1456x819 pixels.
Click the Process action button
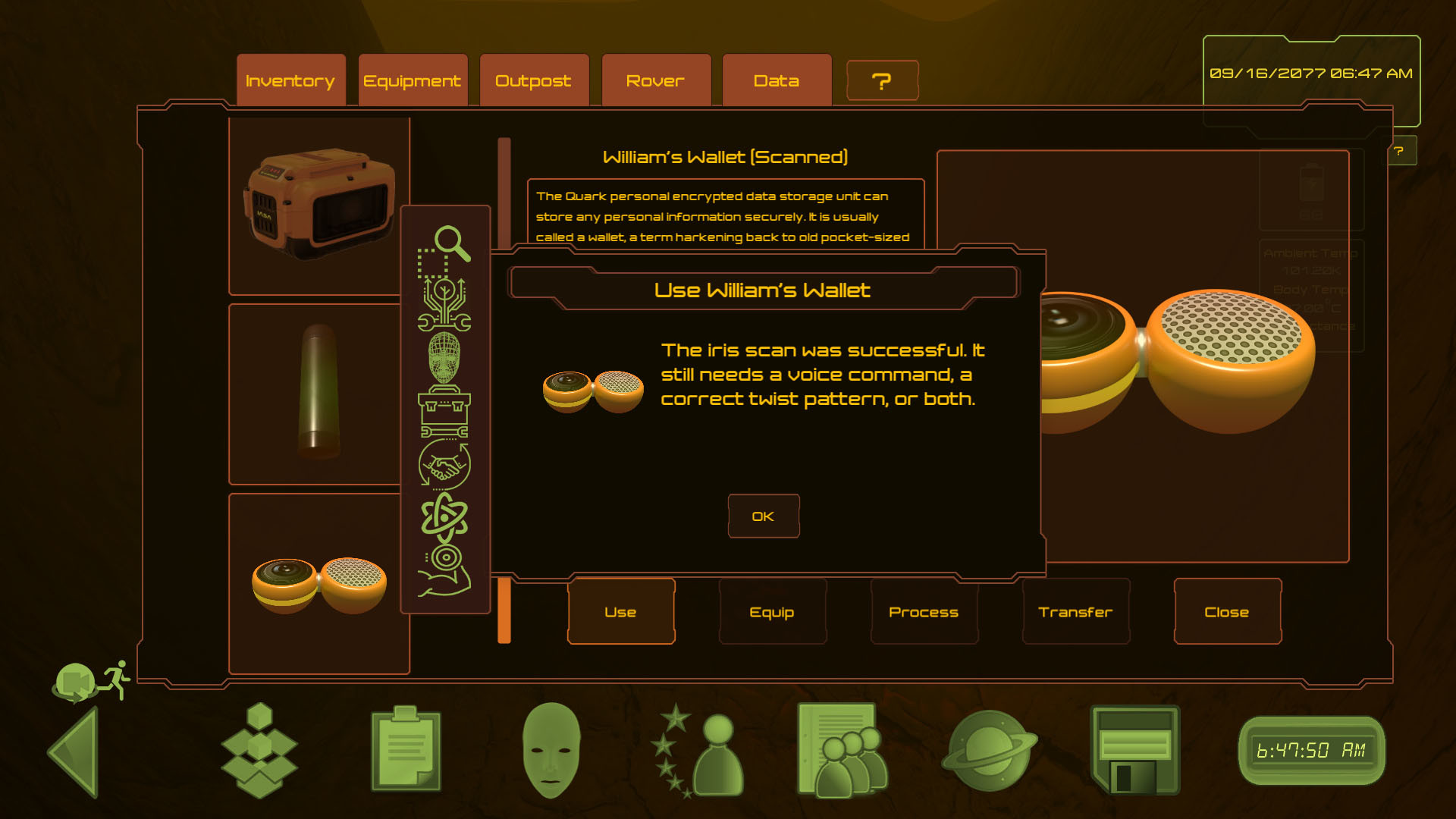pyautogui.click(x=924, y=611)
